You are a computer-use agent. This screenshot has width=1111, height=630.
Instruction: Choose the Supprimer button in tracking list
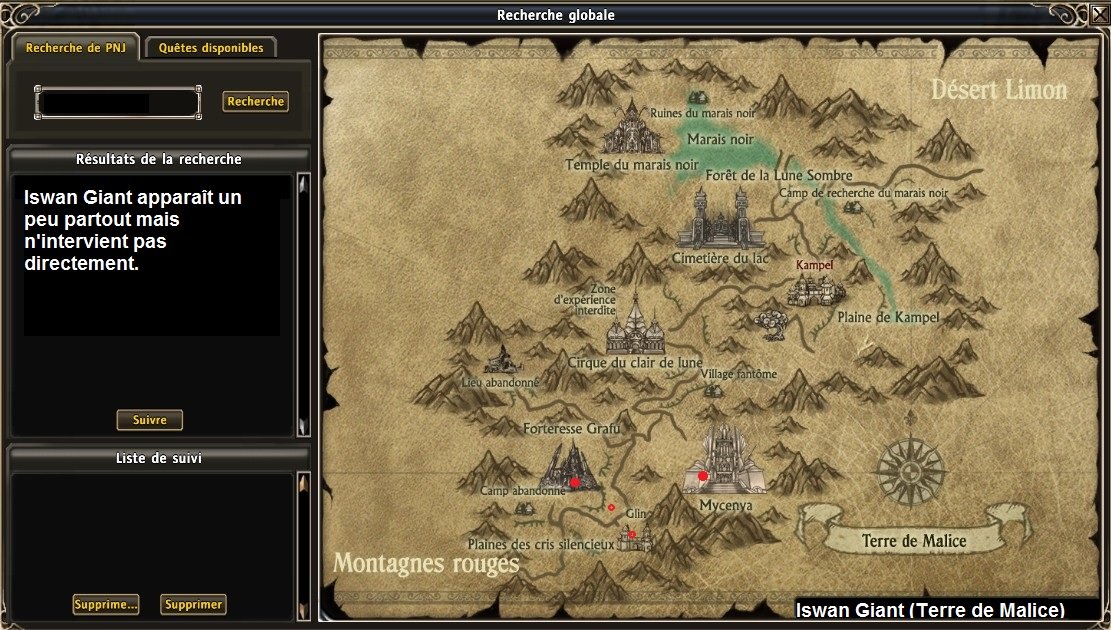click(x=193, y=604)
